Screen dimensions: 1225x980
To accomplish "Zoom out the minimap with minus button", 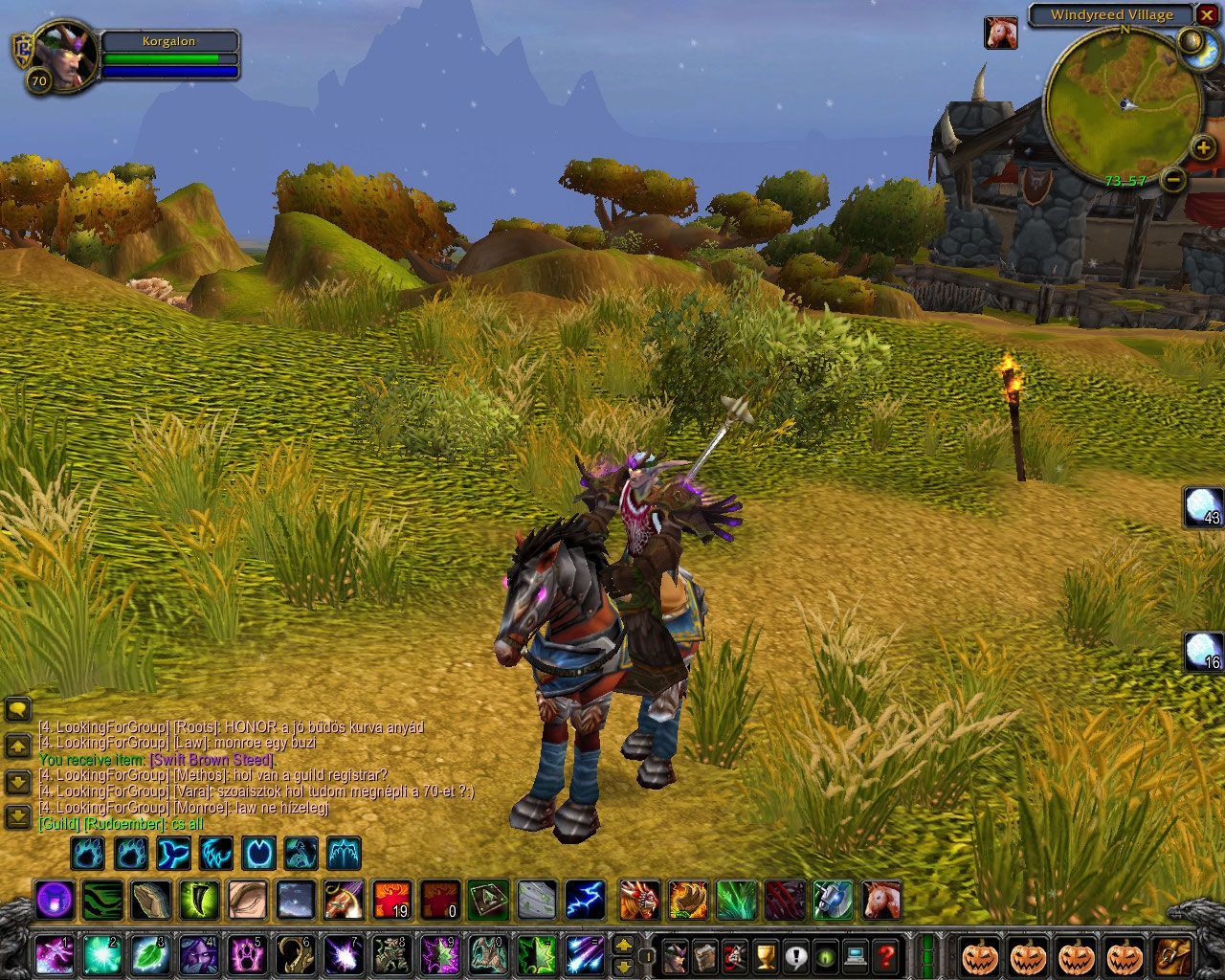I will click(x=1175, y=179).
